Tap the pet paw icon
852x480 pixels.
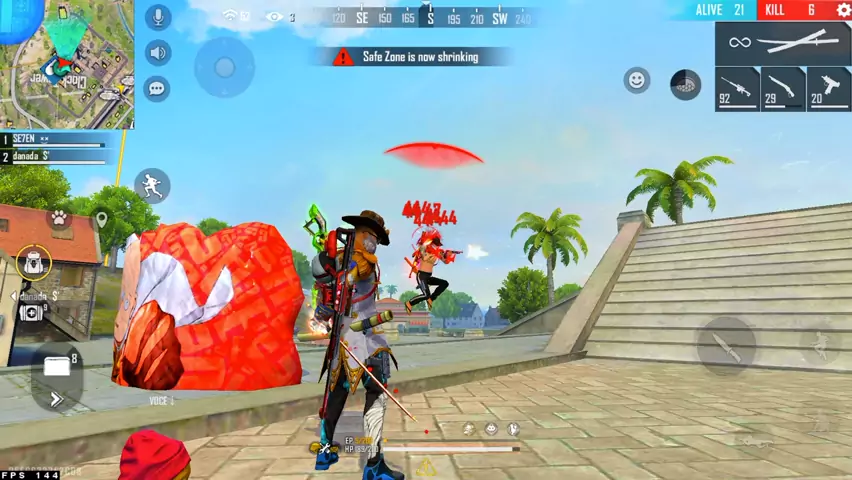click(59, 217)
